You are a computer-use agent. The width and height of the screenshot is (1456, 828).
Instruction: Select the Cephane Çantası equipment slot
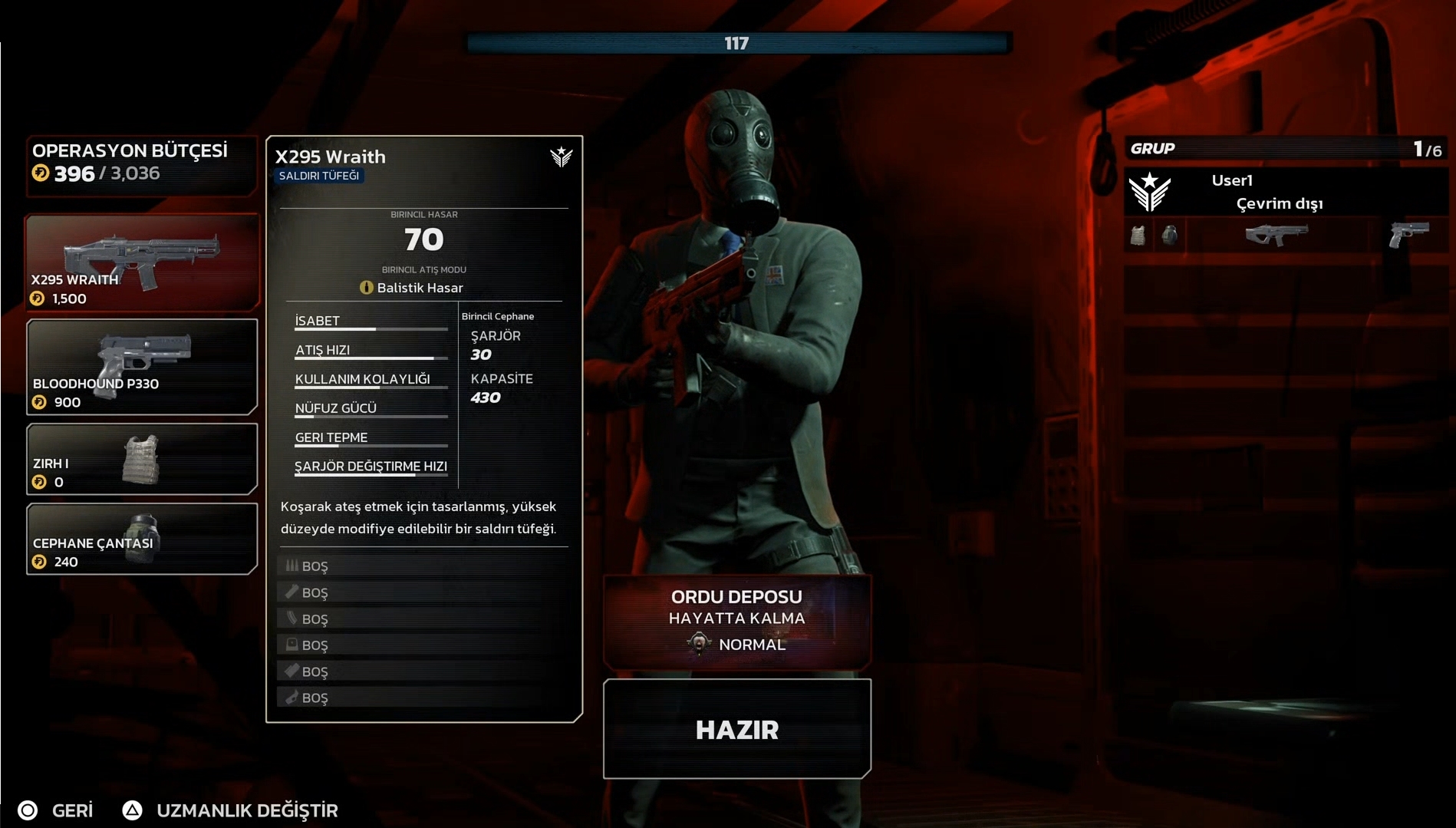[142, 539]
